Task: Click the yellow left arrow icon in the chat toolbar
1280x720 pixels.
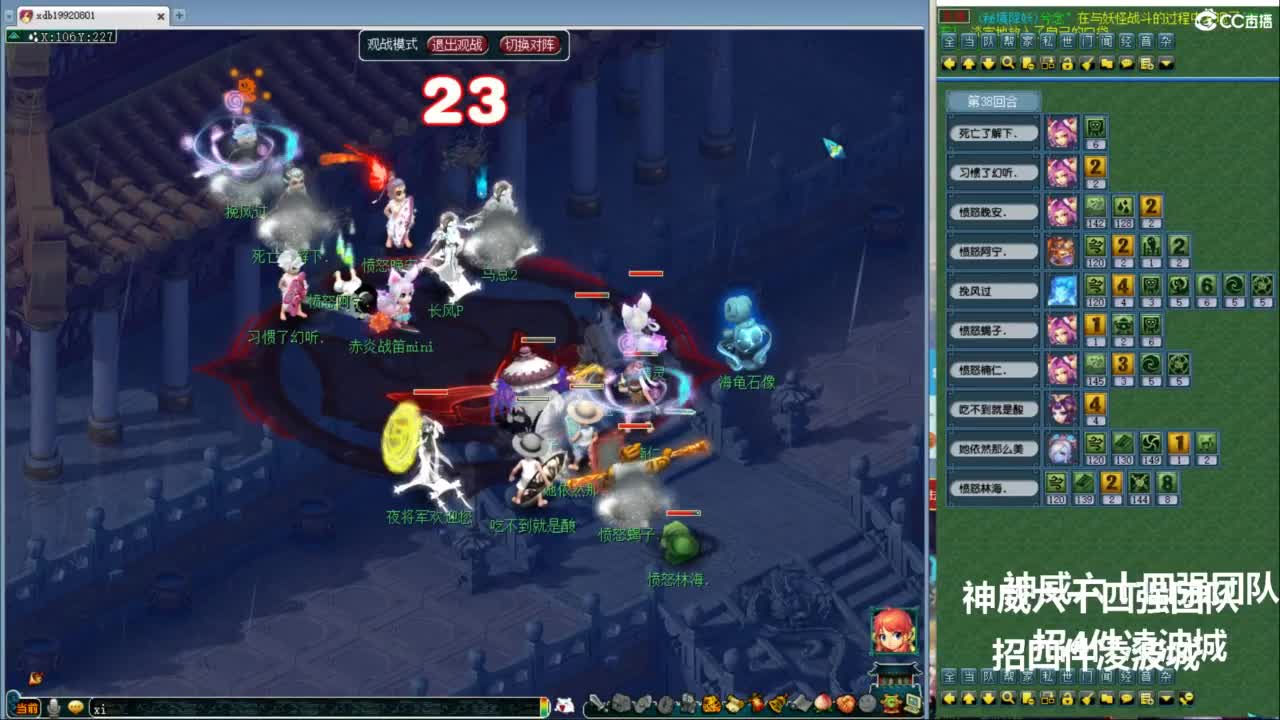Action: (948, 64)
